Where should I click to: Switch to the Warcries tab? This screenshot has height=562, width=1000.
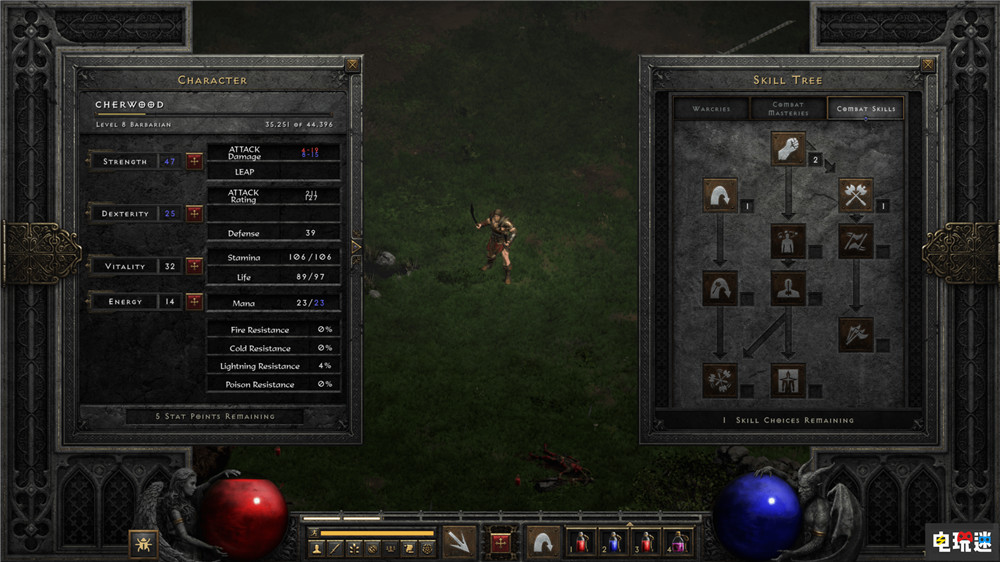coord(710,109)
